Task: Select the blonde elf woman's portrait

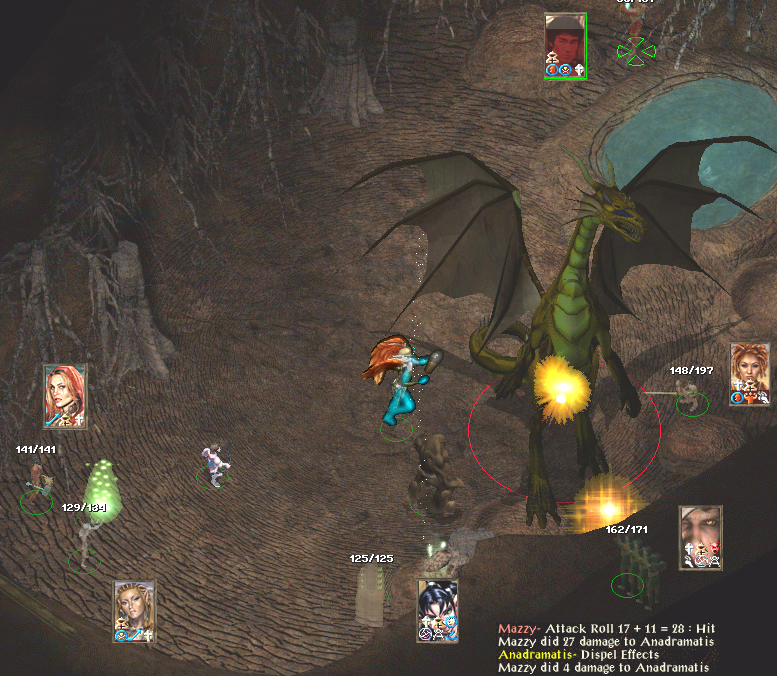Action: pos(134,610)
